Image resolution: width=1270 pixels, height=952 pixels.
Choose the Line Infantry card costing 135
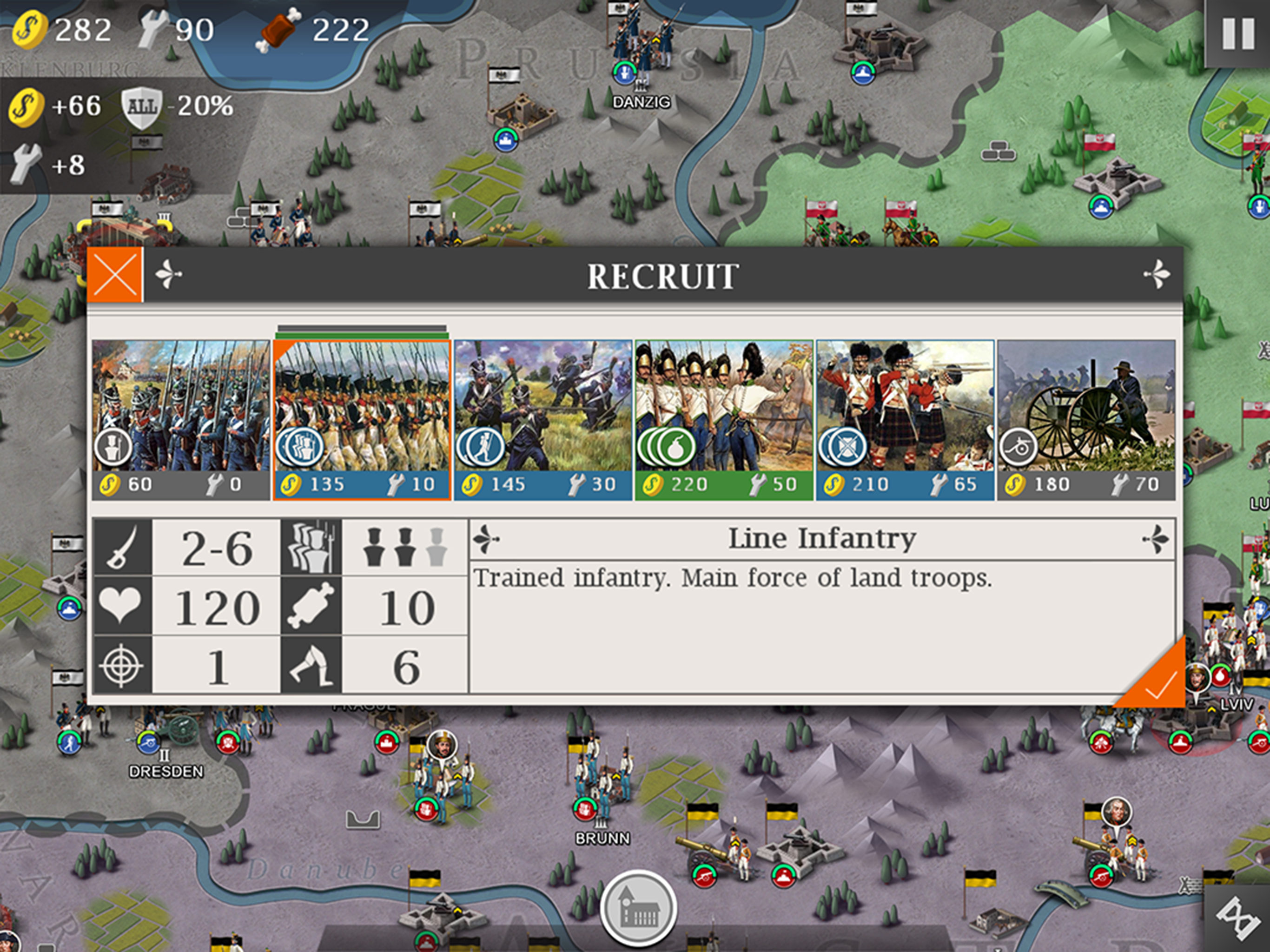pyautogui.click(x=362, y=419)
